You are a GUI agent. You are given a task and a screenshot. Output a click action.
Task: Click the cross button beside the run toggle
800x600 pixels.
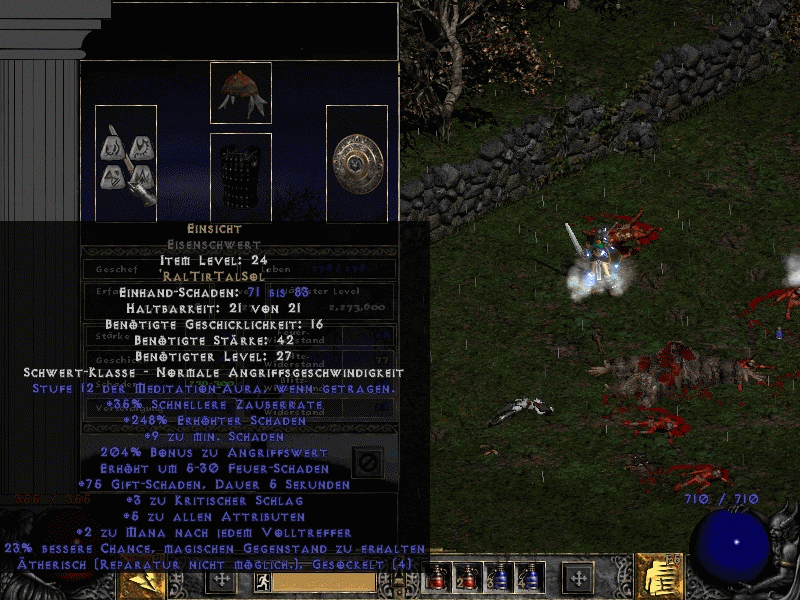[x=220, y=580]
